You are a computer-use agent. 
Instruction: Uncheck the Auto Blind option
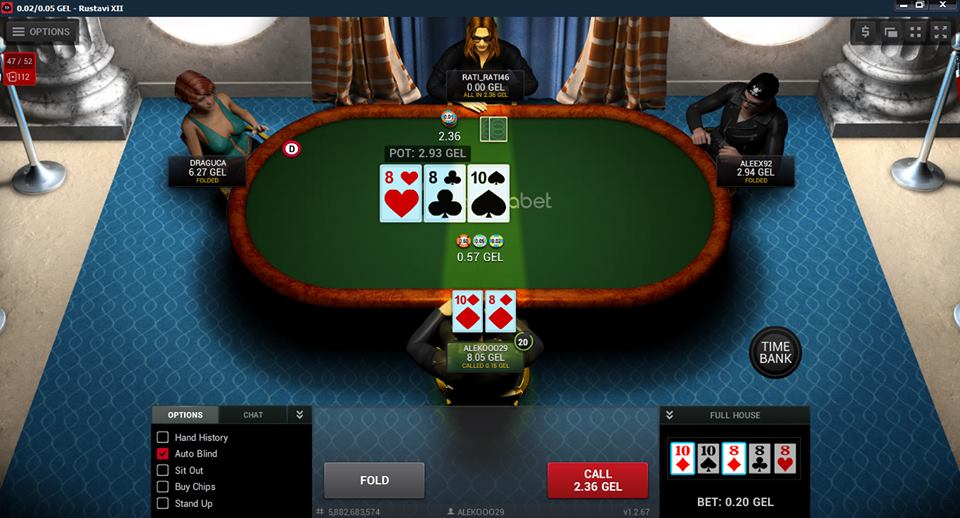click(163, 454)
